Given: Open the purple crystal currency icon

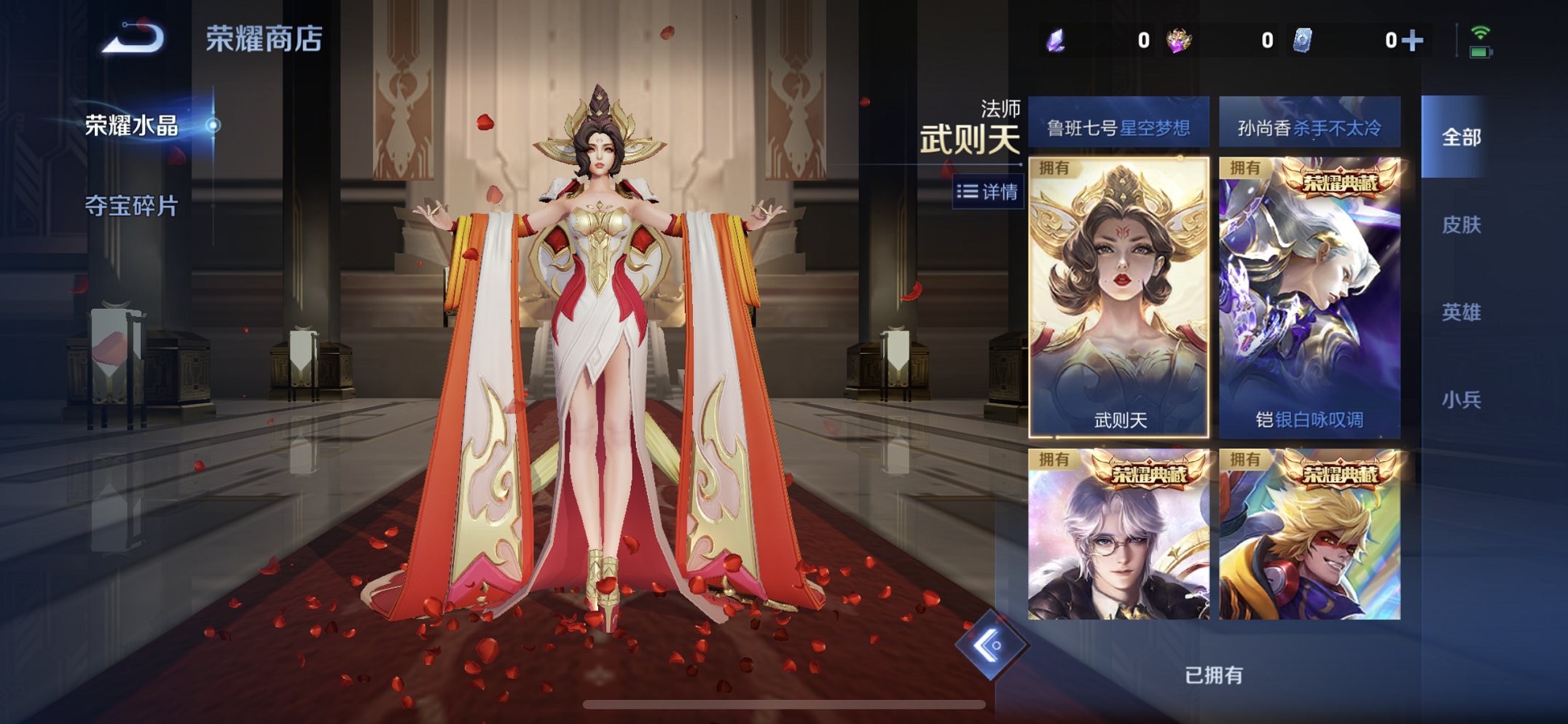Looking at the screenshot, I should pyautogui.click(x=1055, y=42).
